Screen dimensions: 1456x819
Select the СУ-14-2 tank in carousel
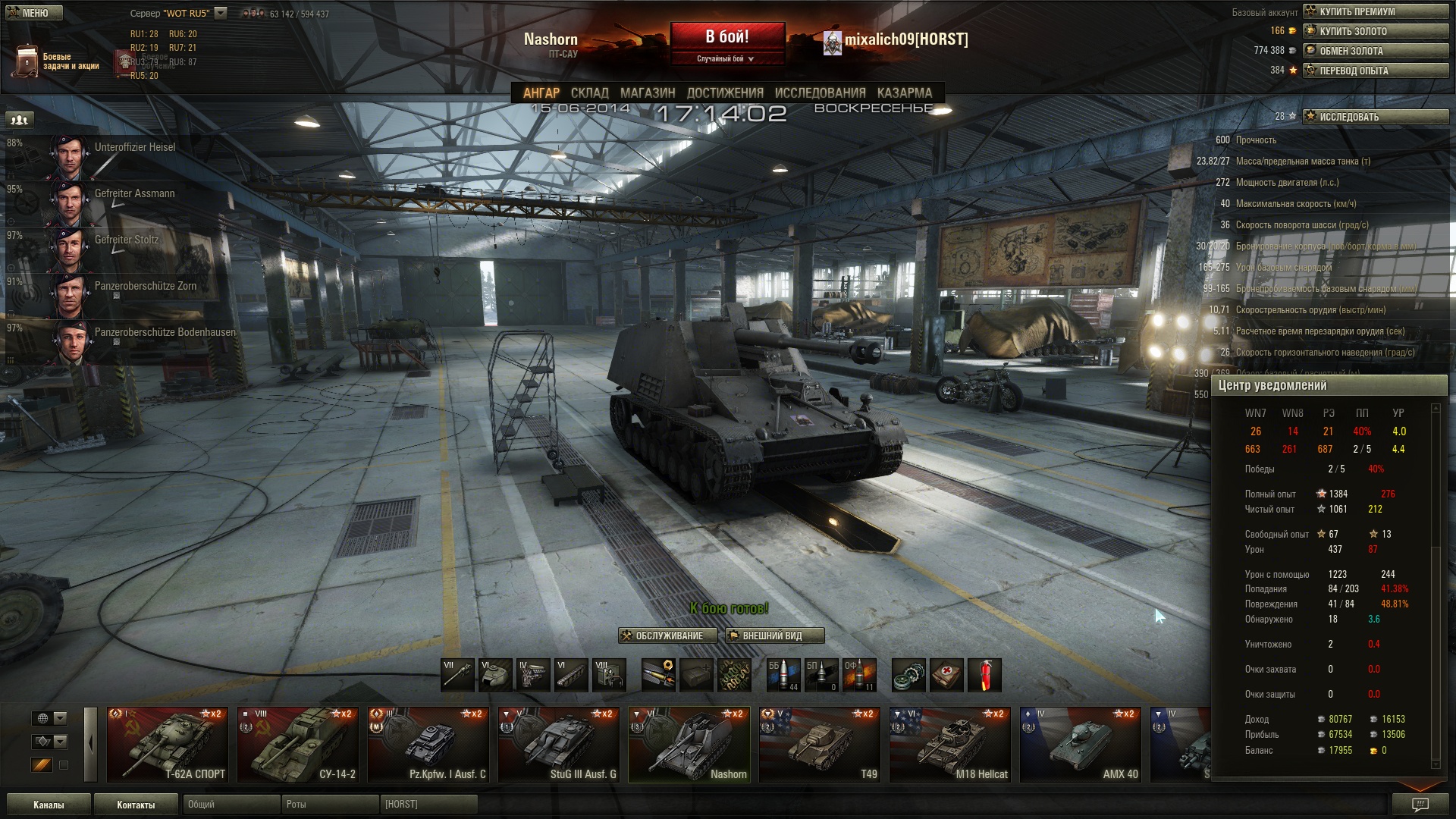[298, 745]
